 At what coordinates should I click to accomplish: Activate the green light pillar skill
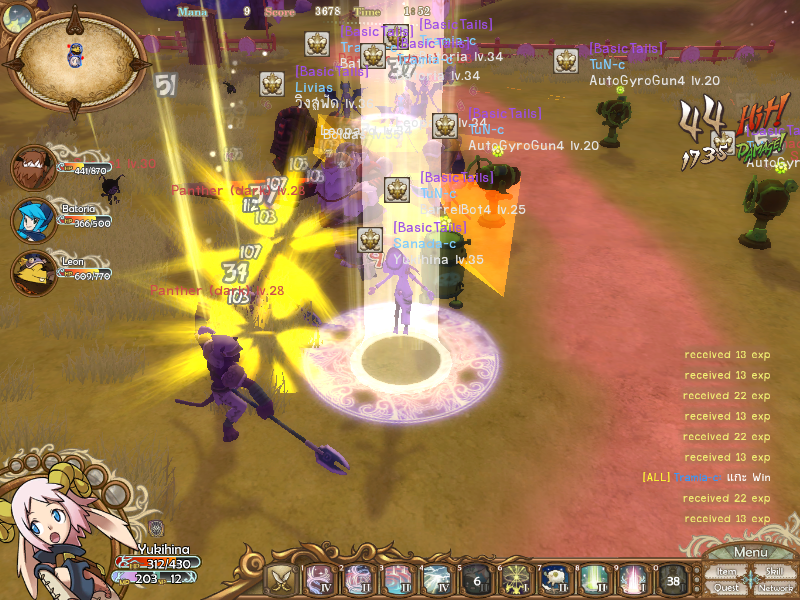coord(592,580)
